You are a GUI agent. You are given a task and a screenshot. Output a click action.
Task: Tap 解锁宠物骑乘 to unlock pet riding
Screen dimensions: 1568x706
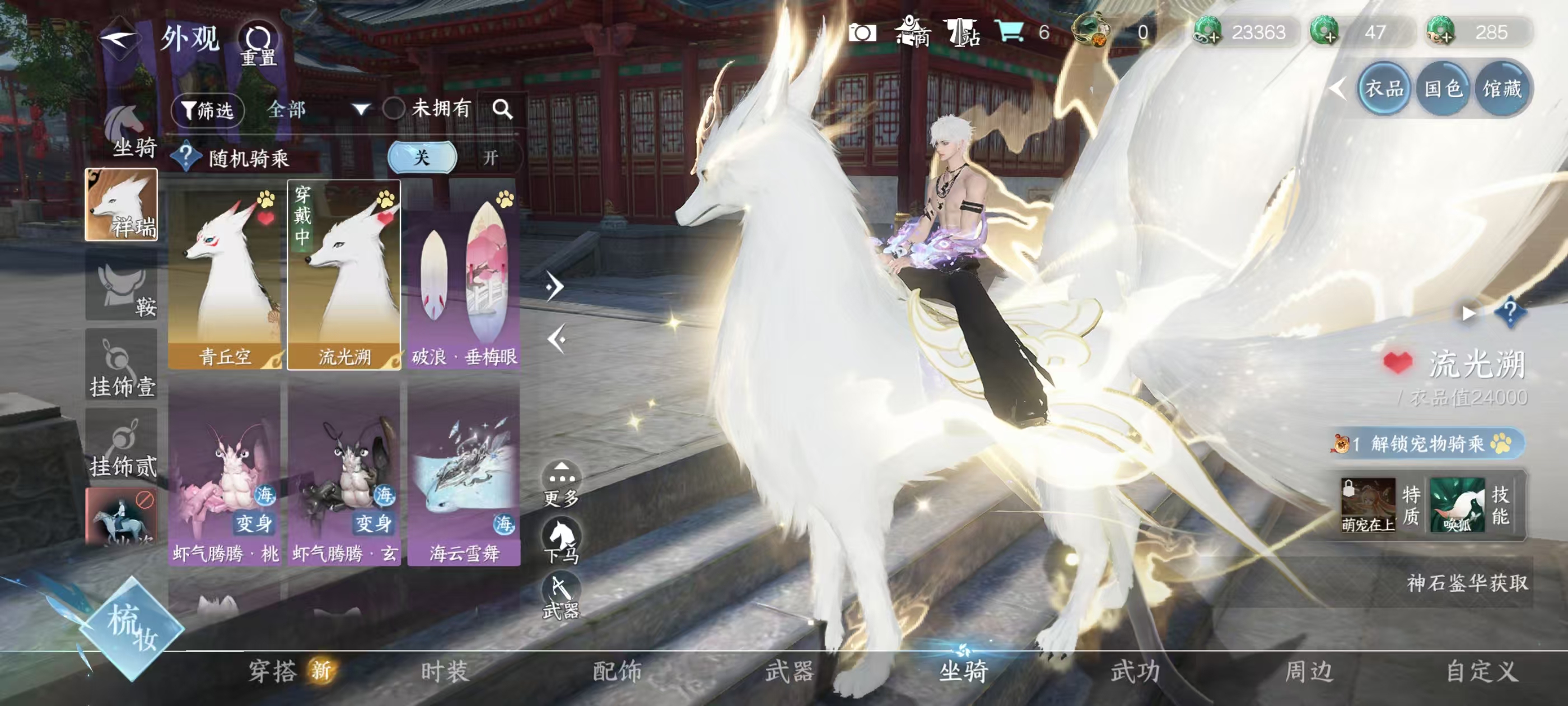[1427, 443]
